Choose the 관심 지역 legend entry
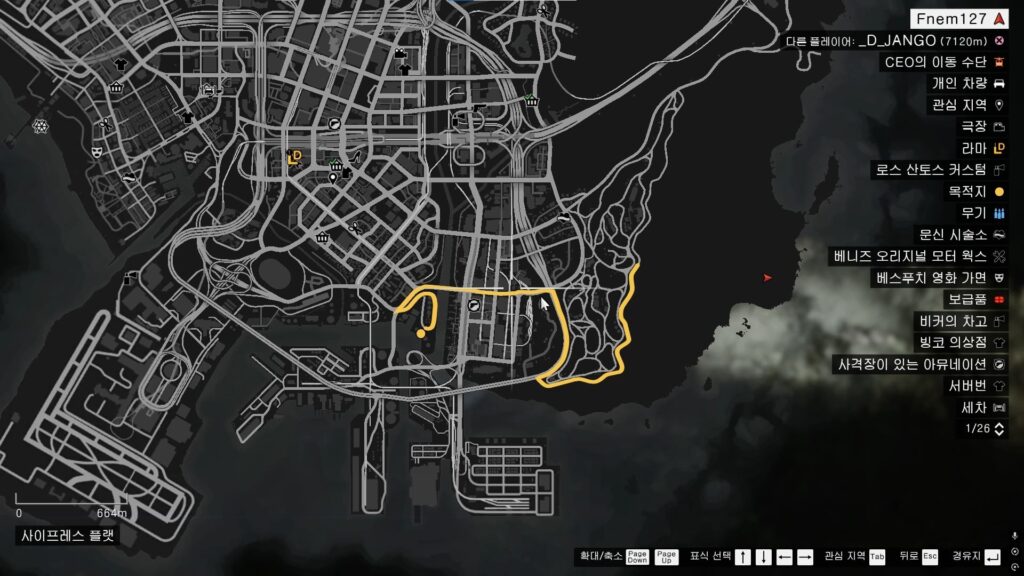 pos(958,105)
